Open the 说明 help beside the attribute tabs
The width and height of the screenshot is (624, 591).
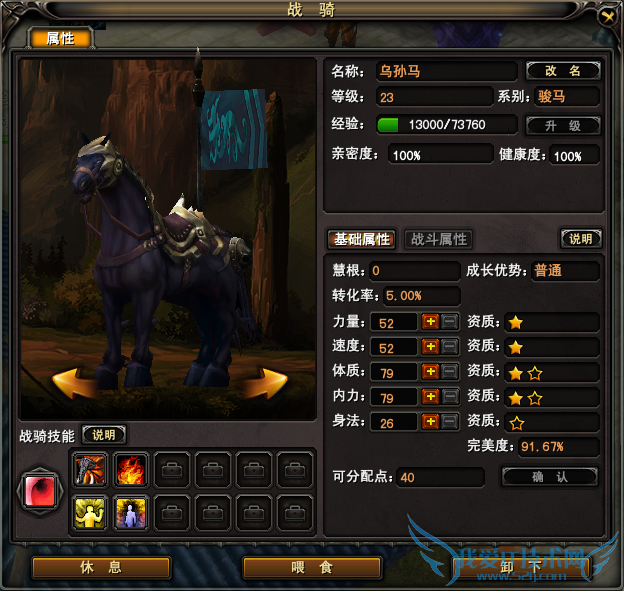[580, 240]
